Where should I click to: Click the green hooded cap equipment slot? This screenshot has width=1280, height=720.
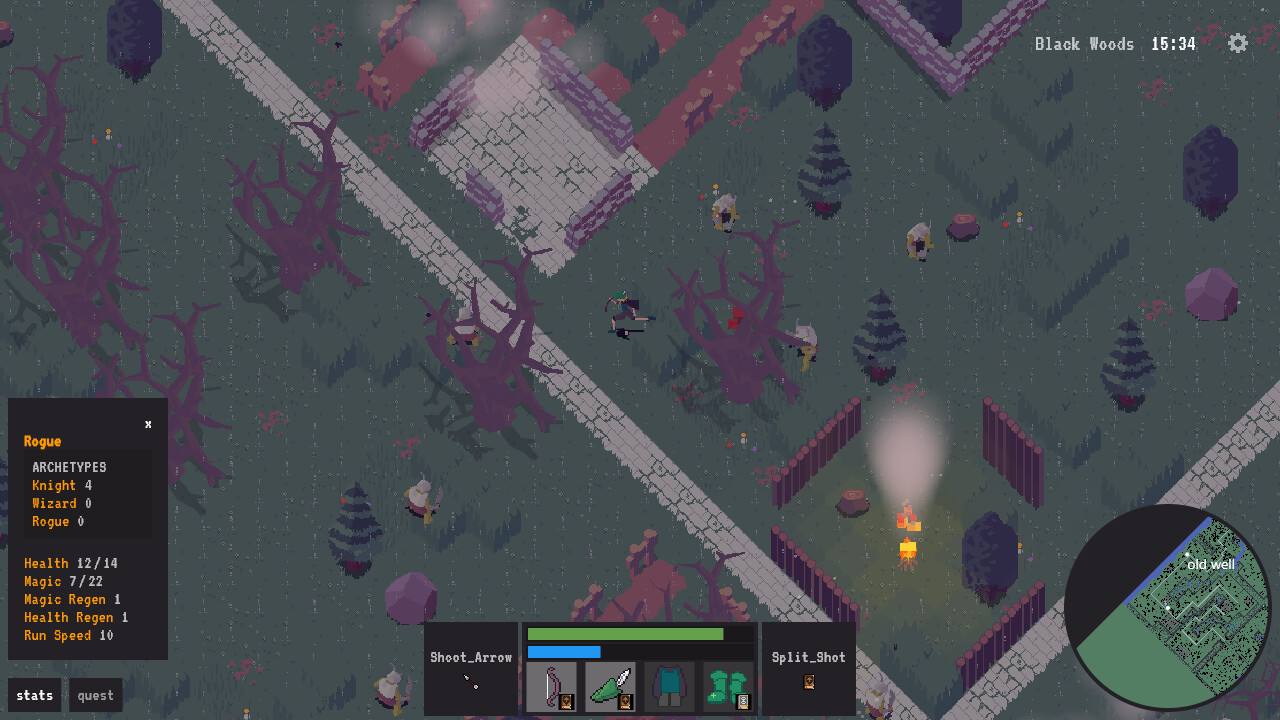pyautogui.click(x=610, y=687)
